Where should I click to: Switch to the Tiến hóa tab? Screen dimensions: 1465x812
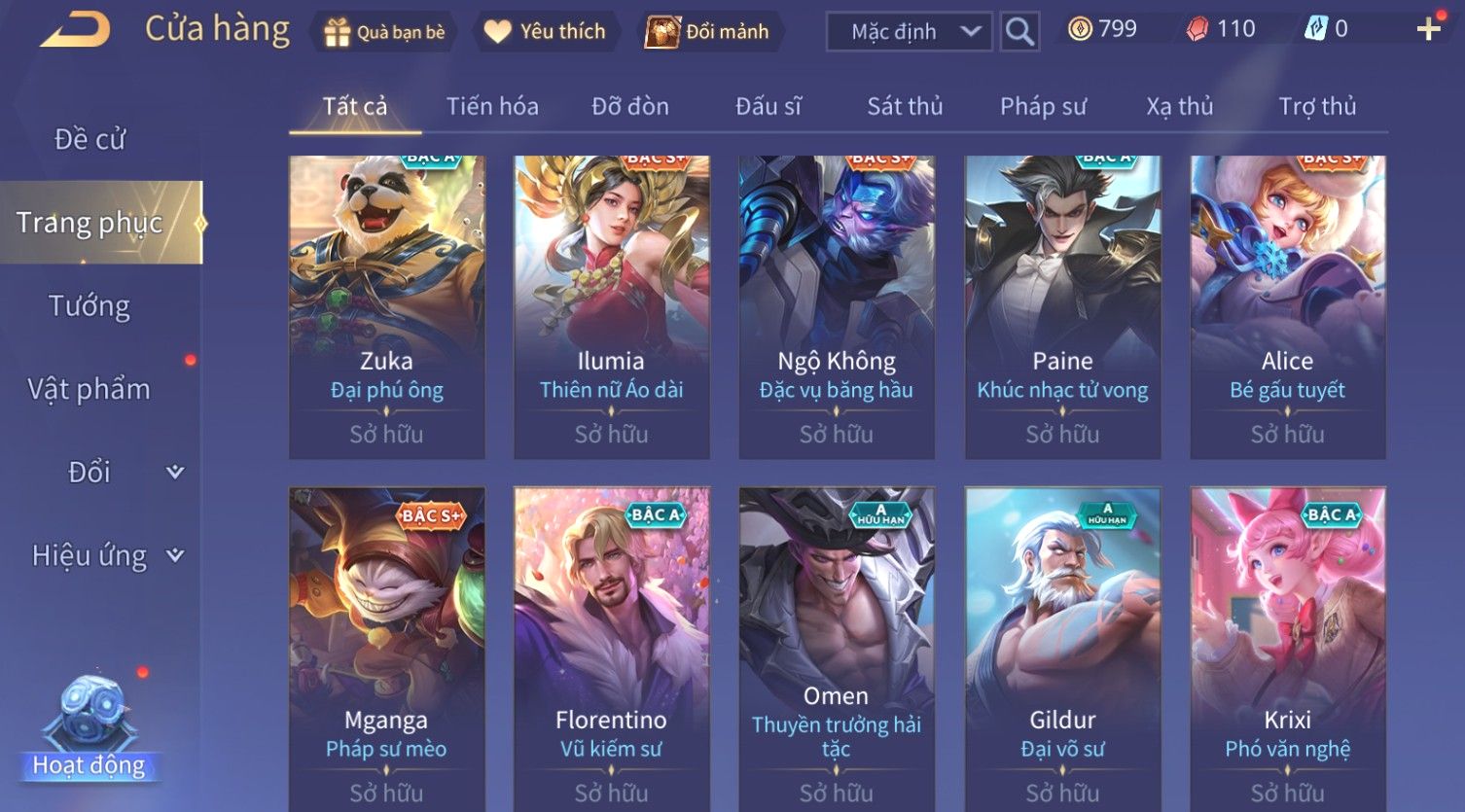[492, 106]
